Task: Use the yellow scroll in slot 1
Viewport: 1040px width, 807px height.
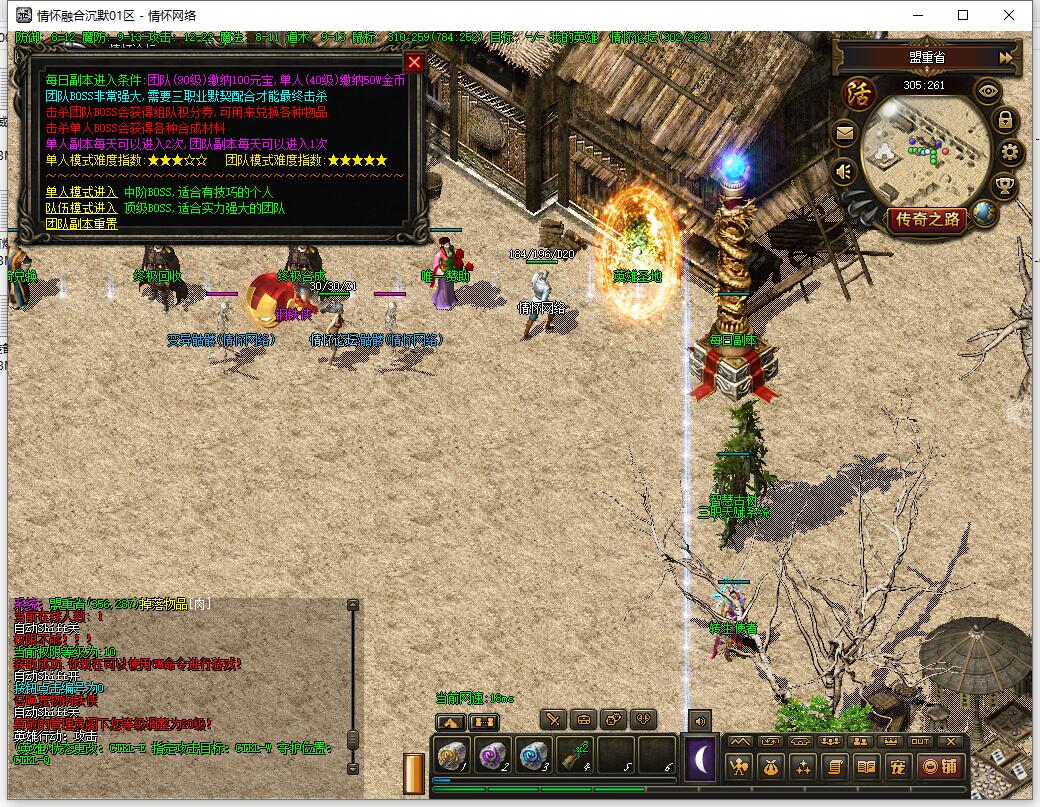Action: [452, 755]
